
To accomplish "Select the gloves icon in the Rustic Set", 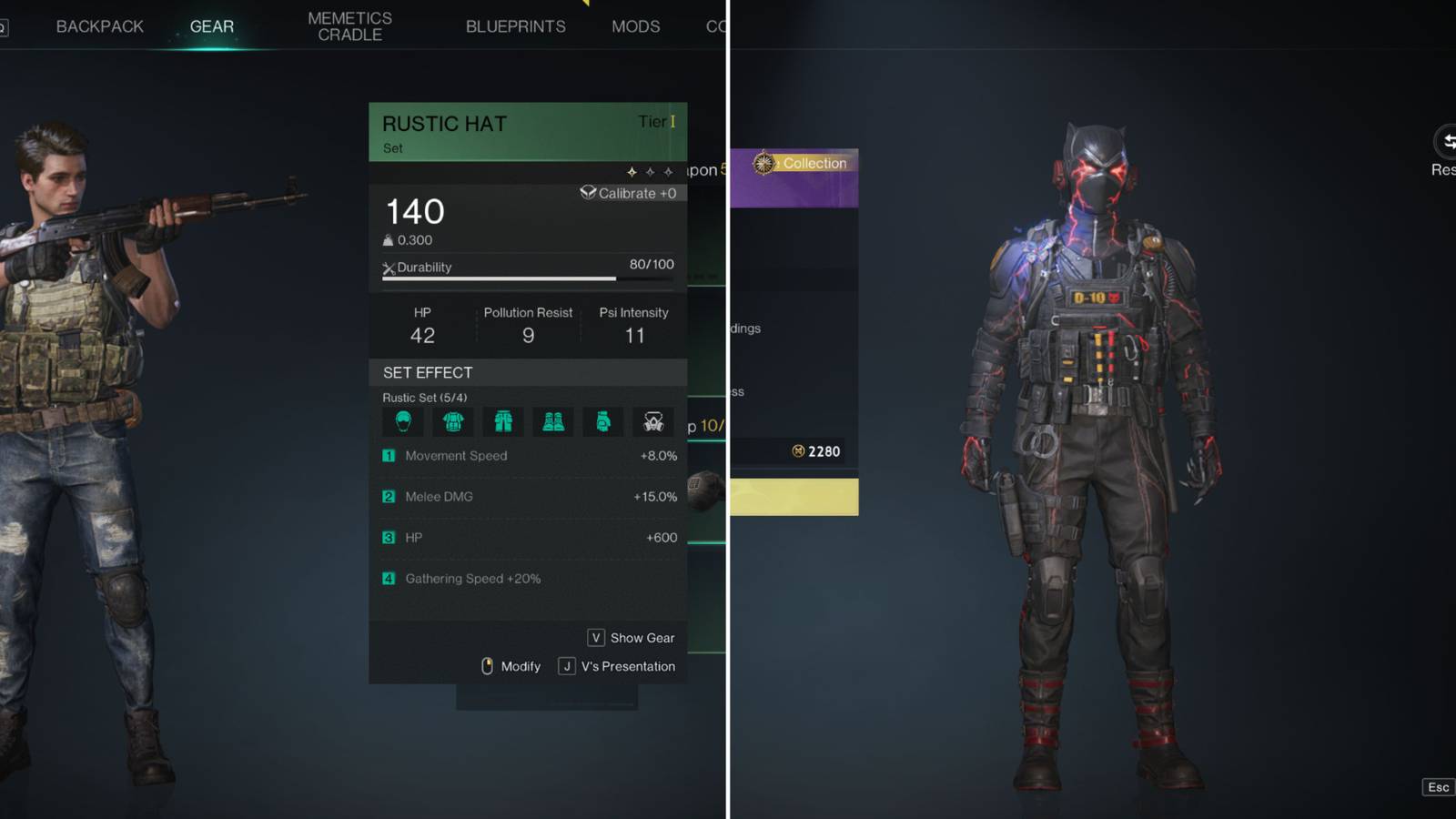I will coord(602,421).
